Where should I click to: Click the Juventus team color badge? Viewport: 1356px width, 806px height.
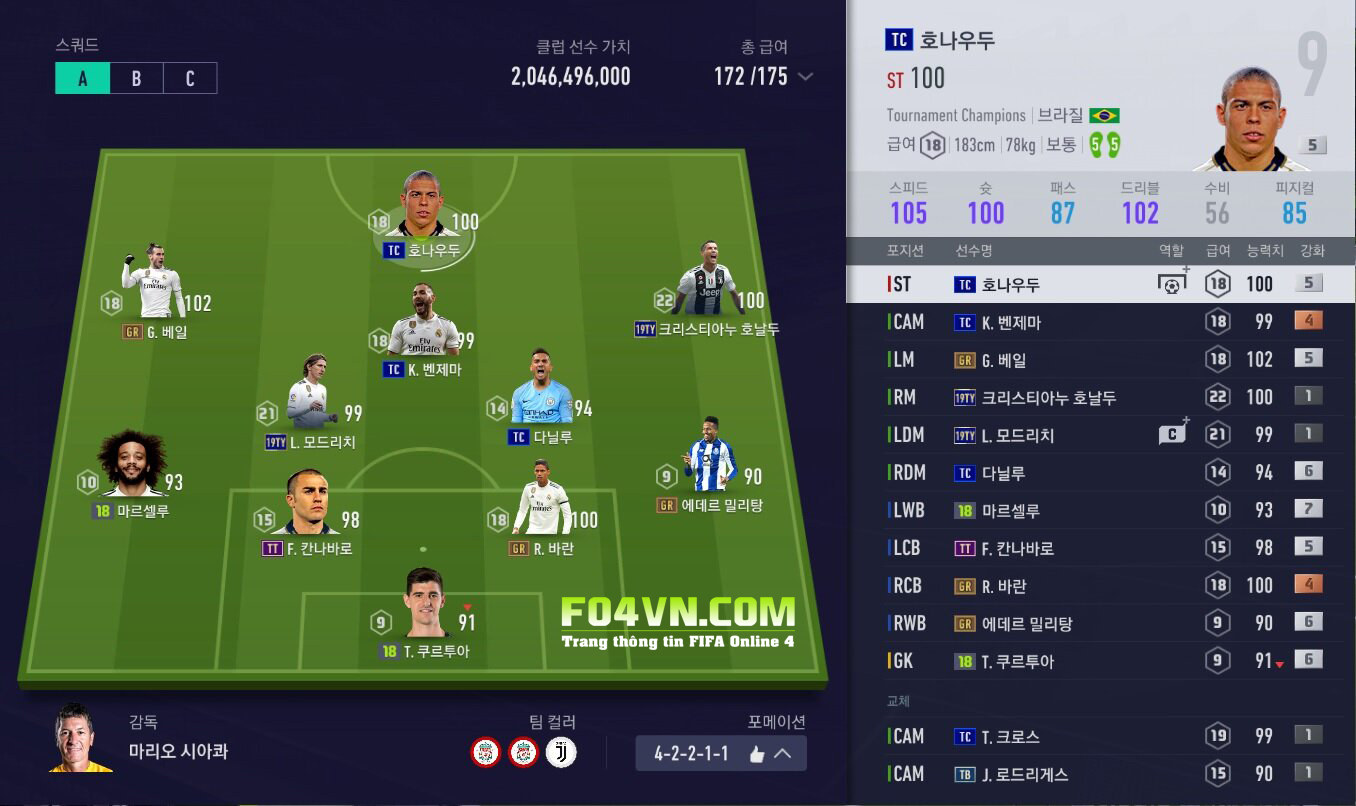[x=561, y=752]
